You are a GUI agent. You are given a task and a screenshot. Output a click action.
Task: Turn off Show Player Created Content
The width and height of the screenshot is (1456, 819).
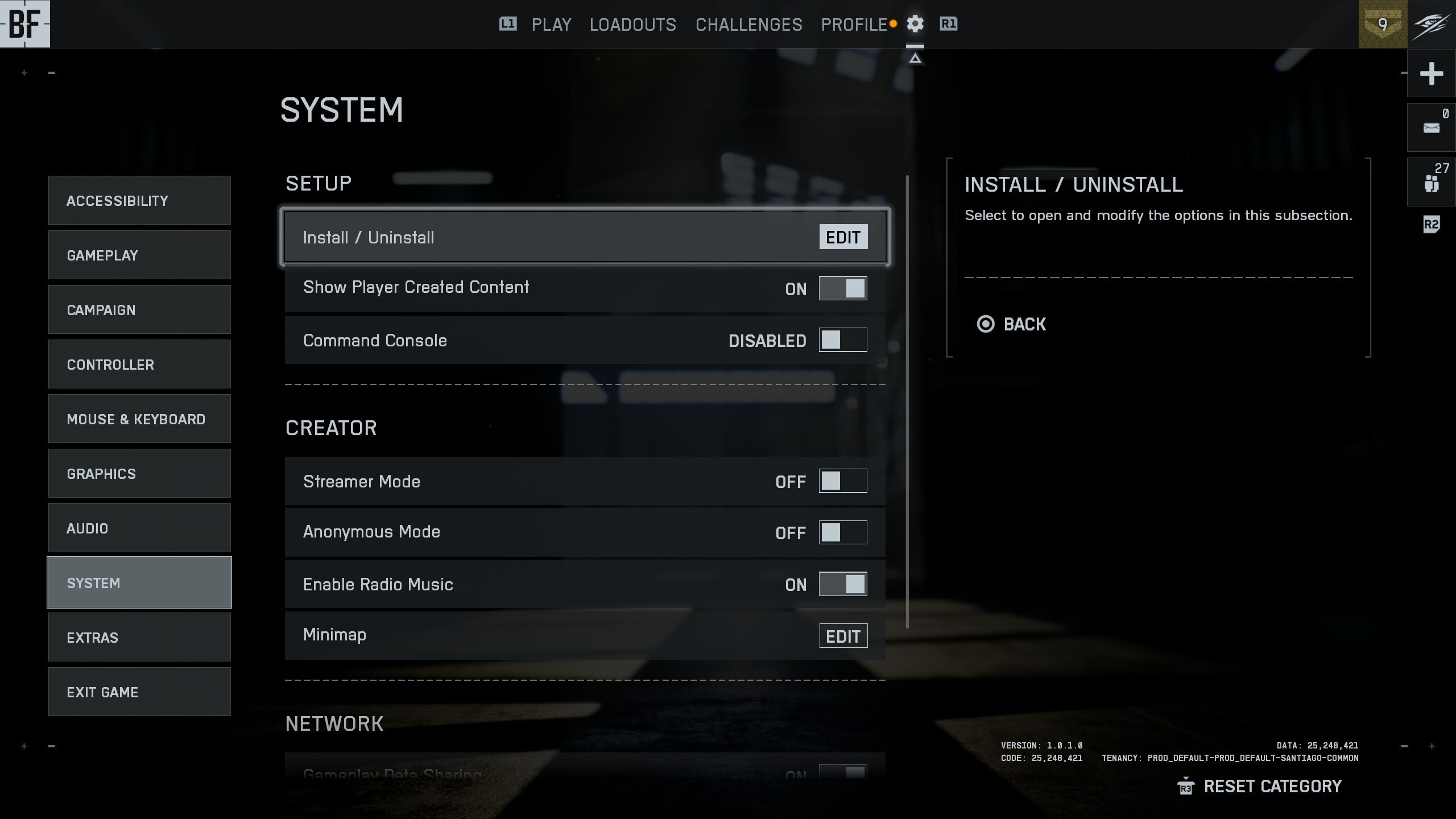(843, 288)
